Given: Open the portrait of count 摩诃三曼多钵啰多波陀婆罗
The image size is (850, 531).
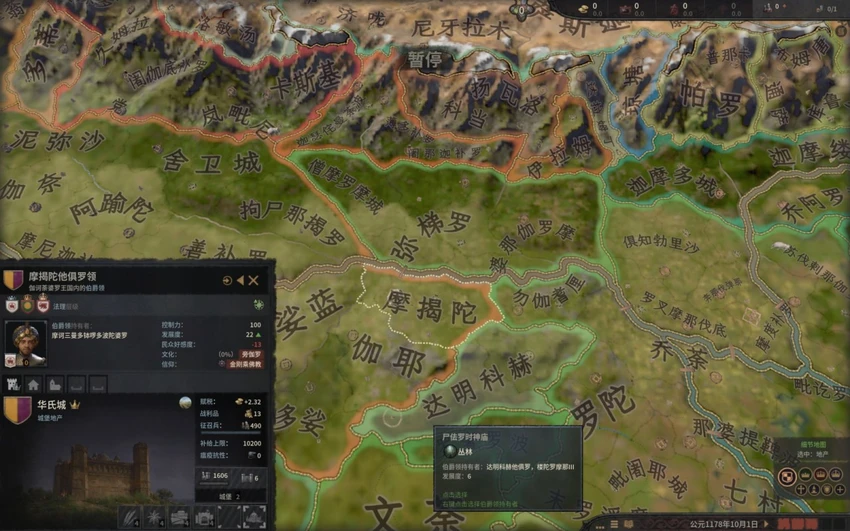Looking at the screenshot, I should click(x=26, y=341).
